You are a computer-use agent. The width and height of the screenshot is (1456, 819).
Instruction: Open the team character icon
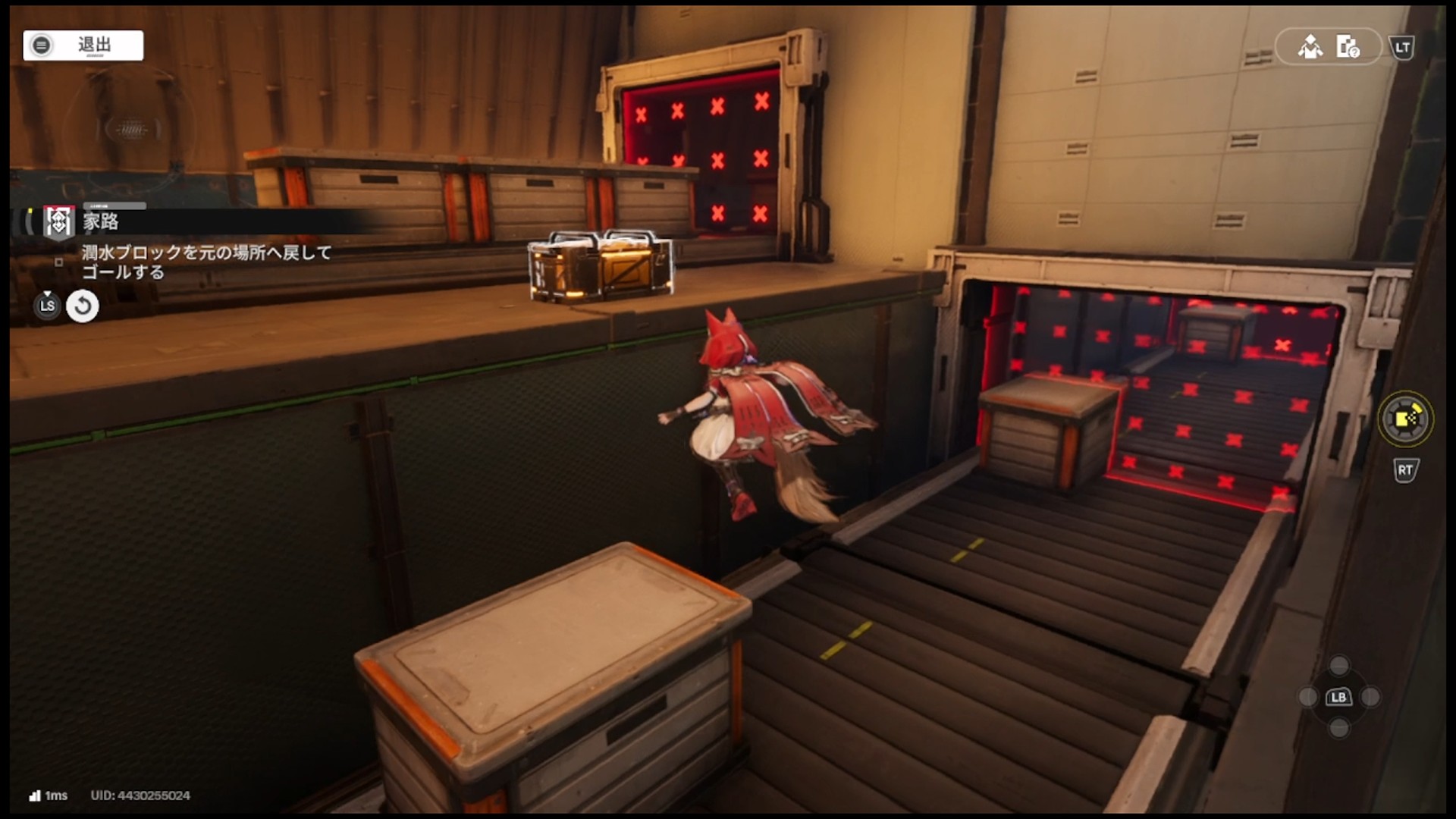click(1310, 48)
